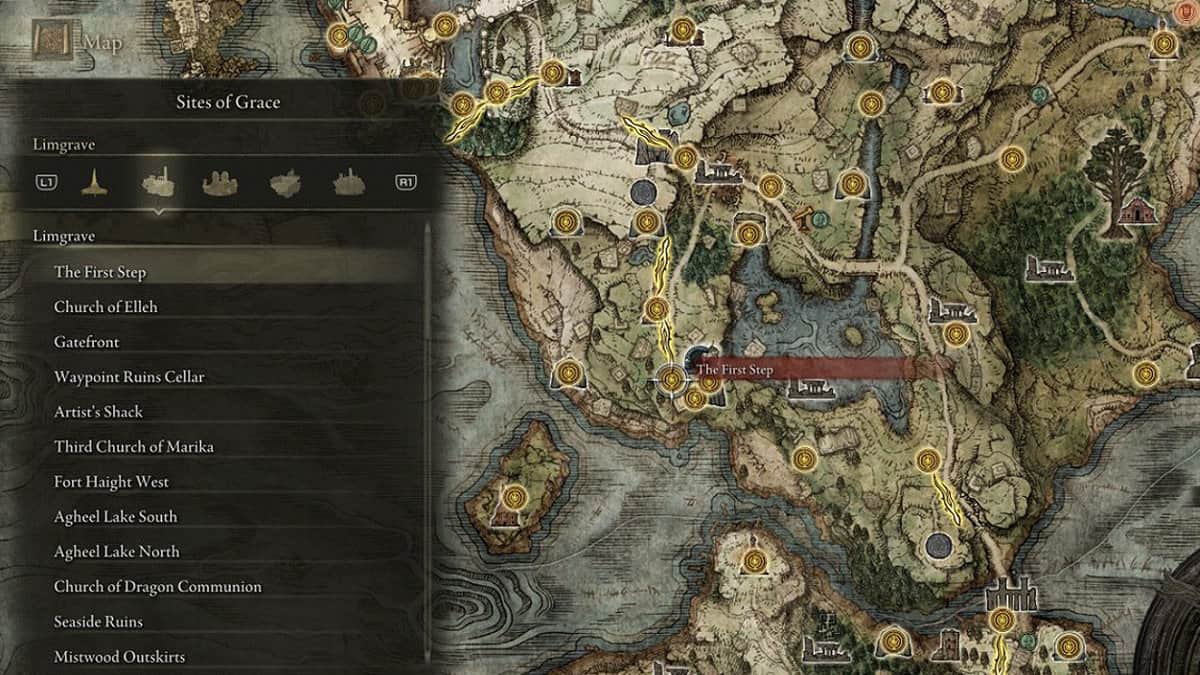Pick Mistwood Outskirts from the list

pos(119,657)
